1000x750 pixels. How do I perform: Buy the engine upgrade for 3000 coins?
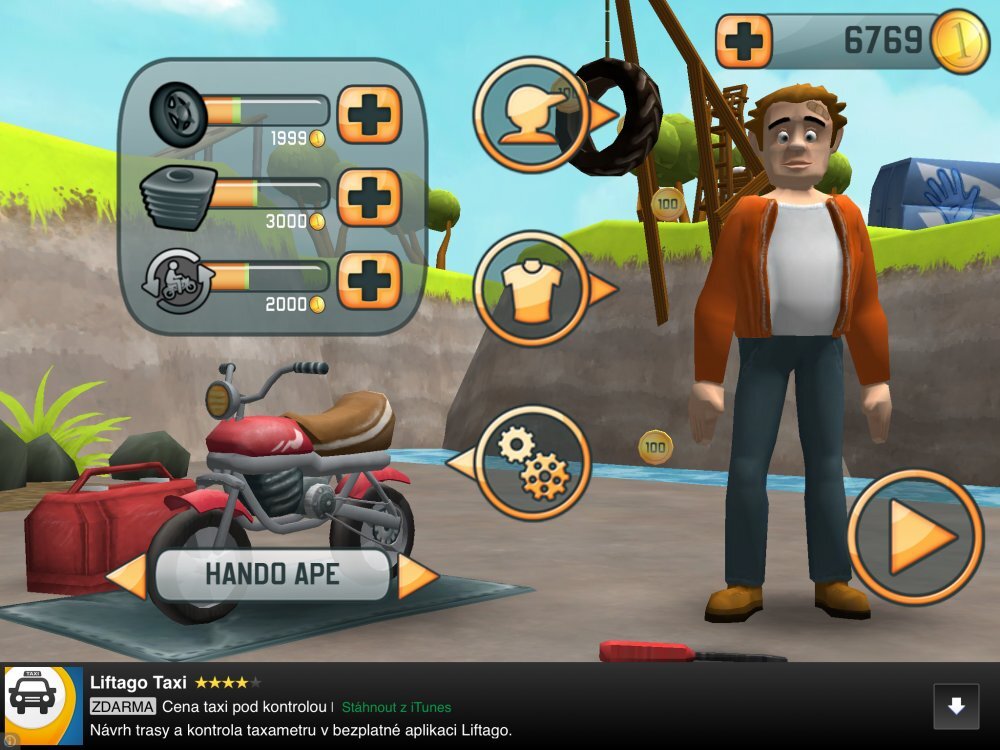click(369, 197)
